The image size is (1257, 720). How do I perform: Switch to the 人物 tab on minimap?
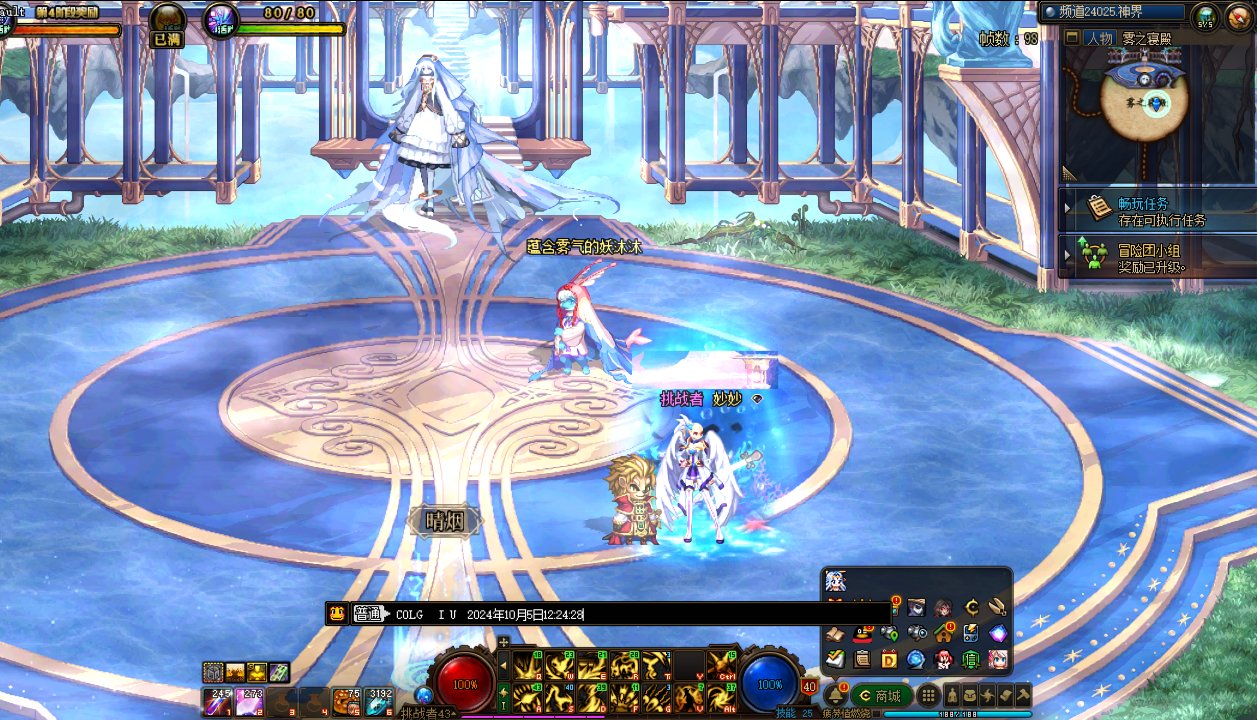tap(1099, 38)
